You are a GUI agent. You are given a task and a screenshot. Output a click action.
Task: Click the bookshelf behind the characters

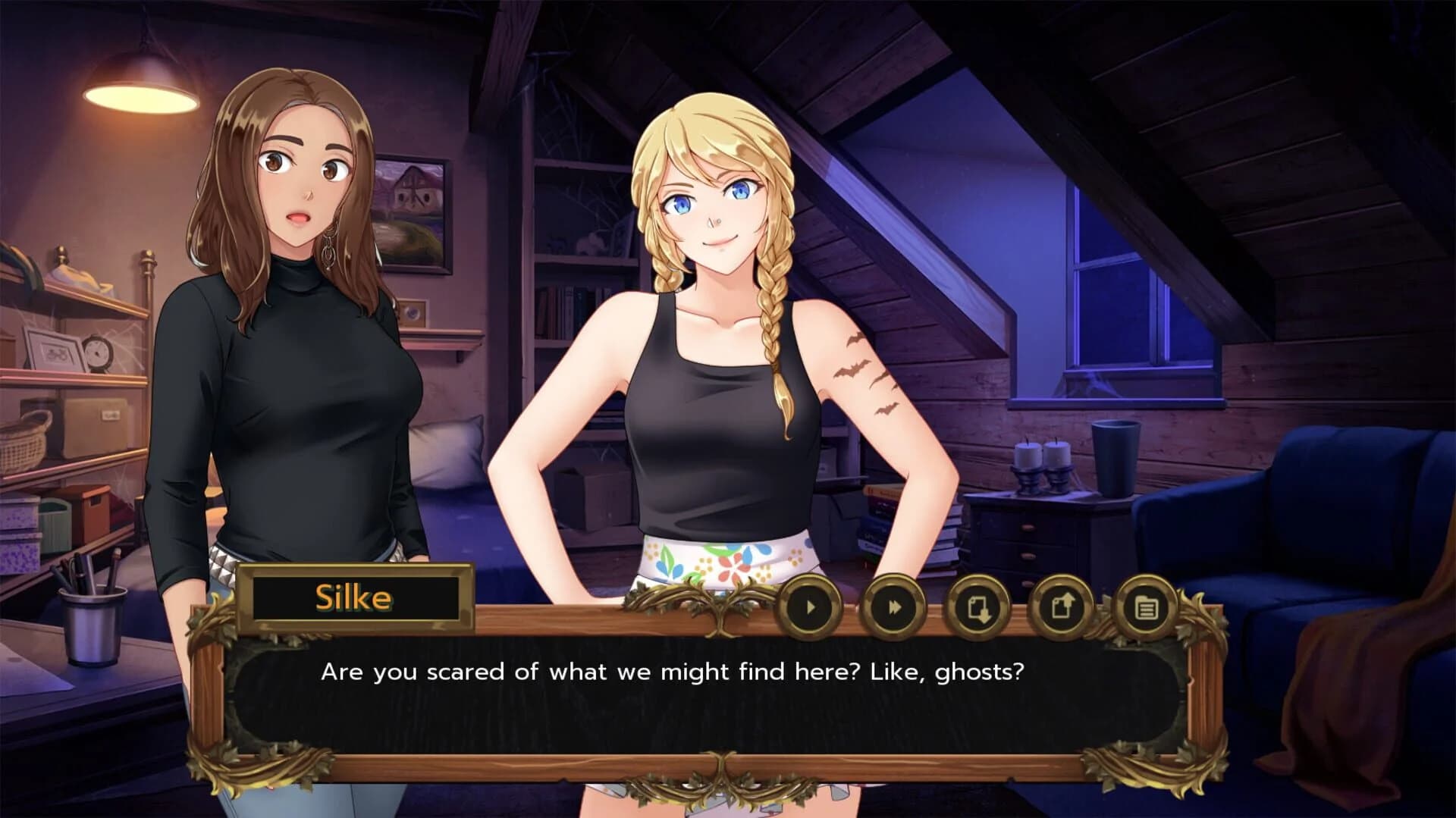pos(561,303)
